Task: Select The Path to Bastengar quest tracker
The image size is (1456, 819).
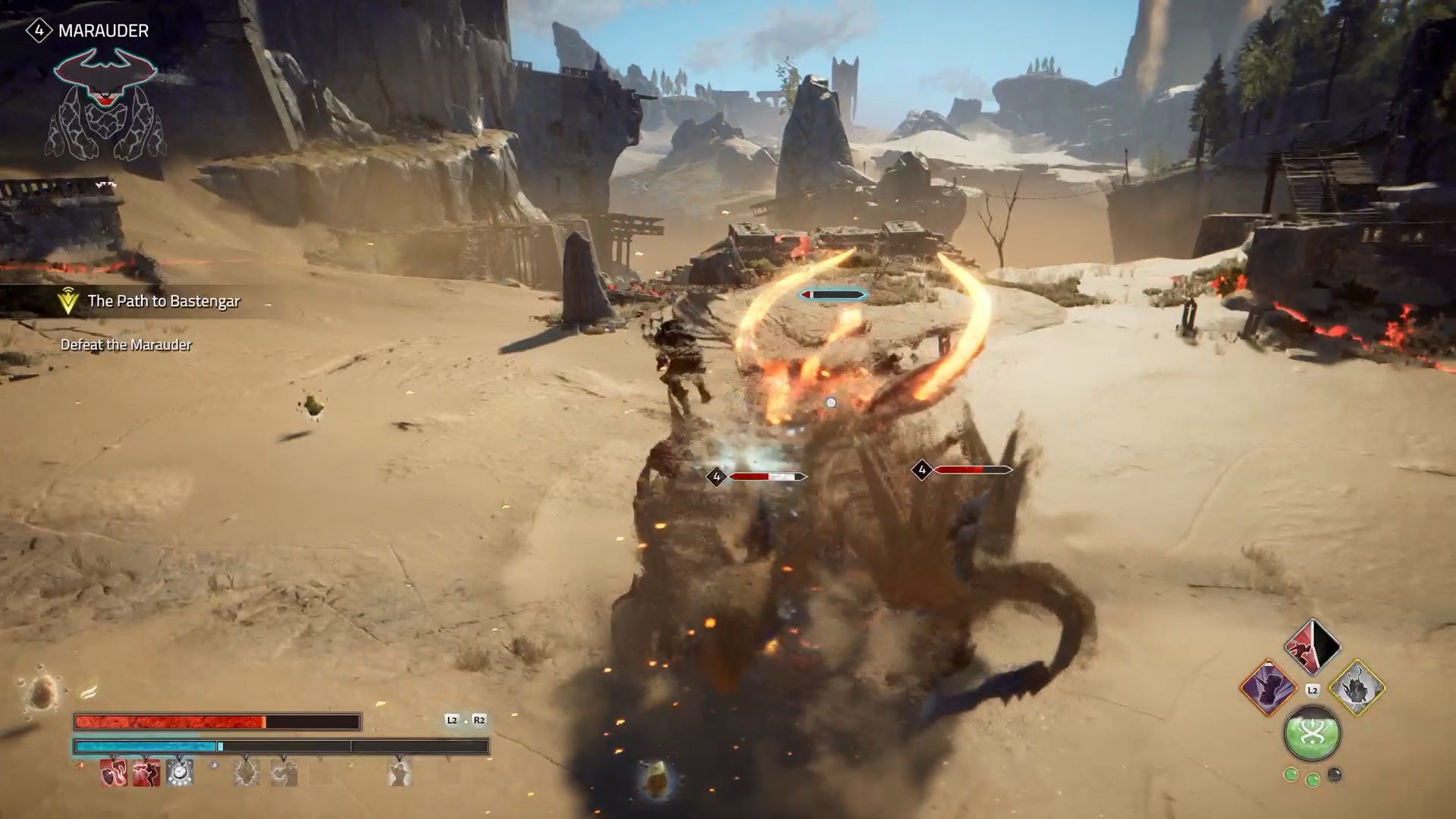Action: (x=163, y=301)
